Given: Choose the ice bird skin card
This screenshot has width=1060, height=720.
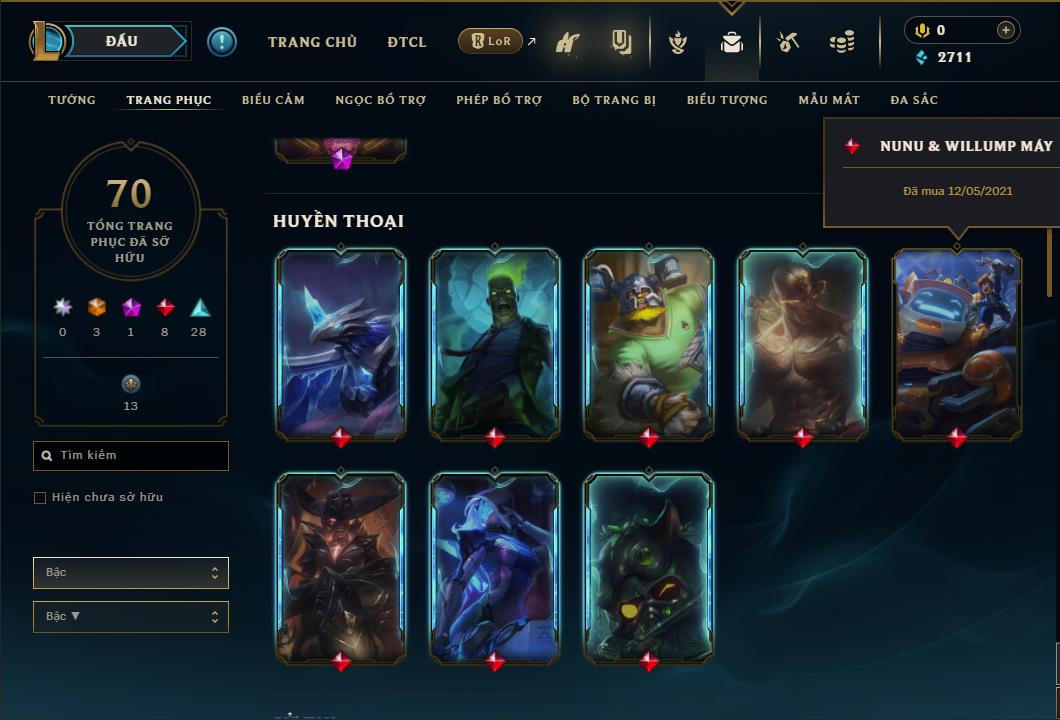Looking at the screenshot, I should pos(341,343).
